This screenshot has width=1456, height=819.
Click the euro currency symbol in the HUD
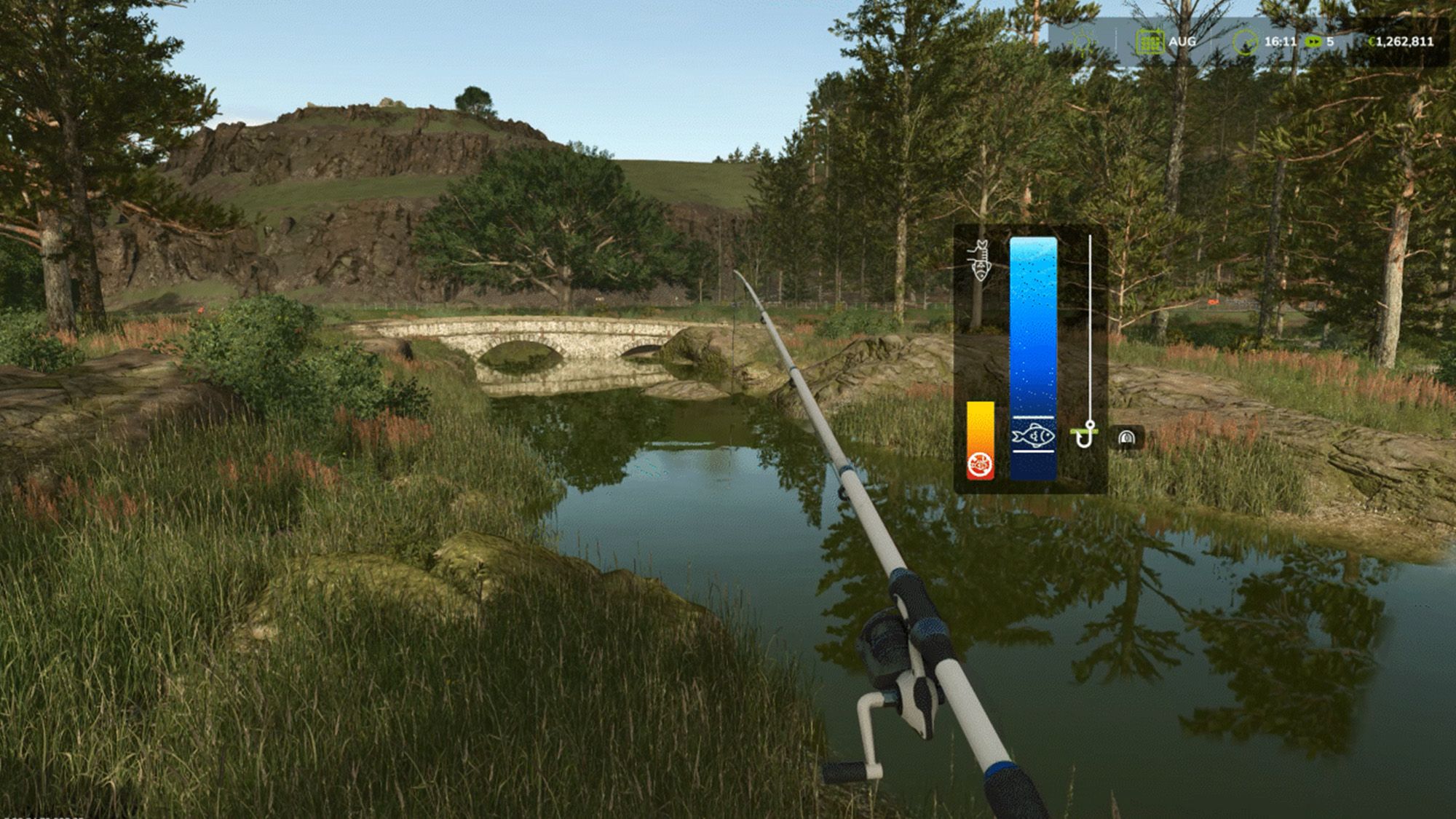(1372, 40)
